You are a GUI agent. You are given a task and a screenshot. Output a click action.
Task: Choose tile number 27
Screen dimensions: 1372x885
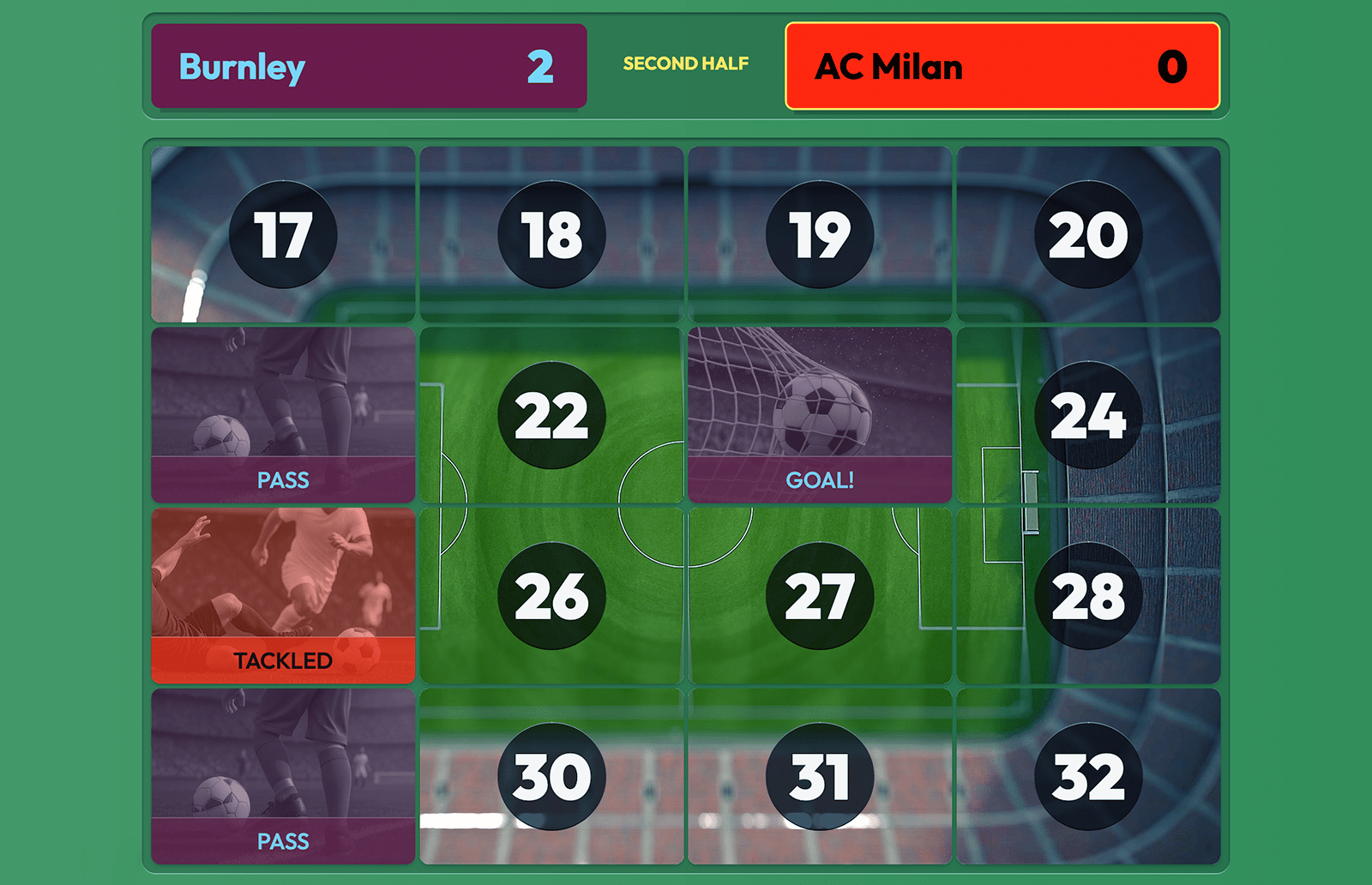coord(820,596)
